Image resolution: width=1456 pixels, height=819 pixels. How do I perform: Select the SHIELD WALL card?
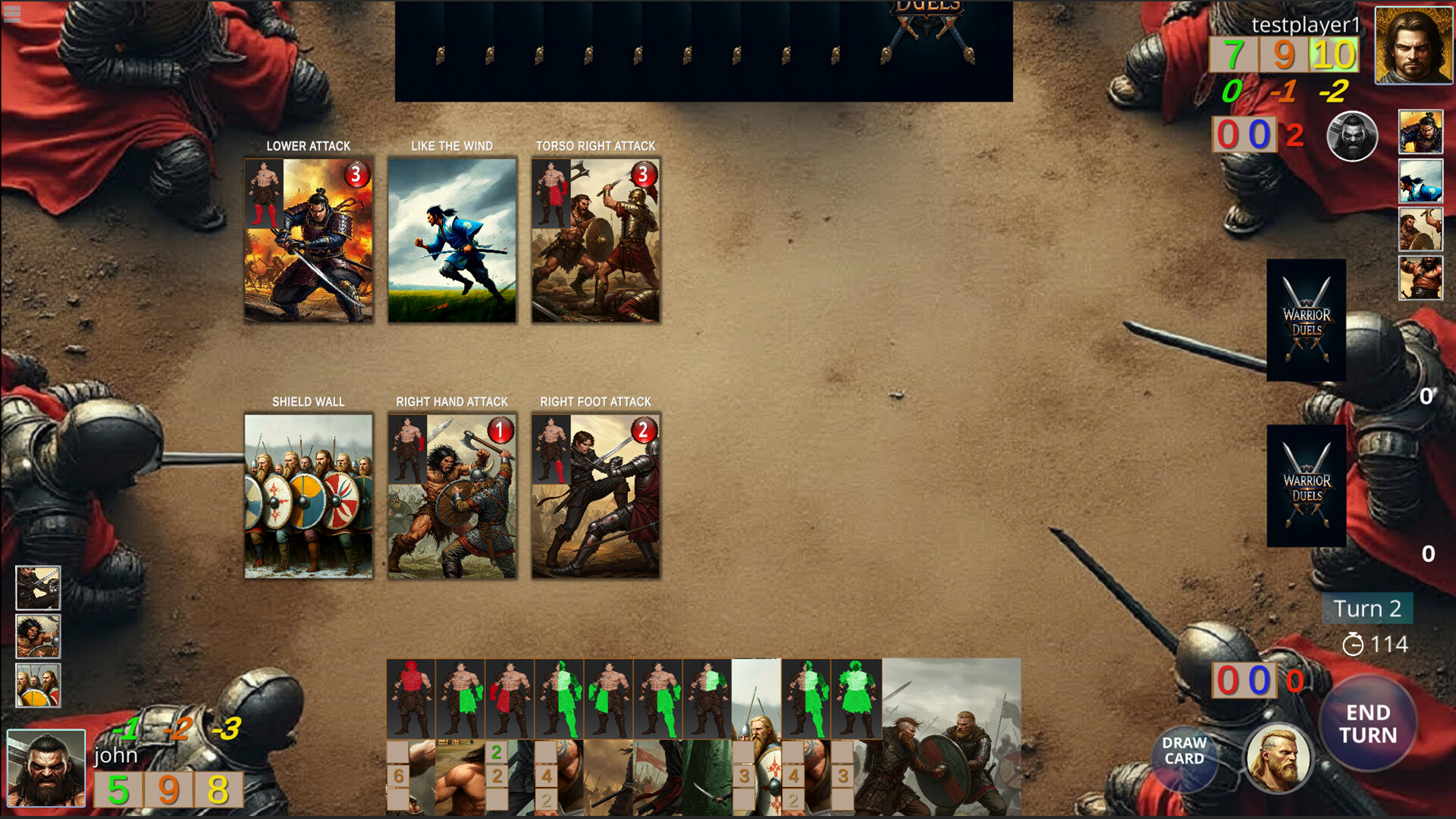click(308, 497)
